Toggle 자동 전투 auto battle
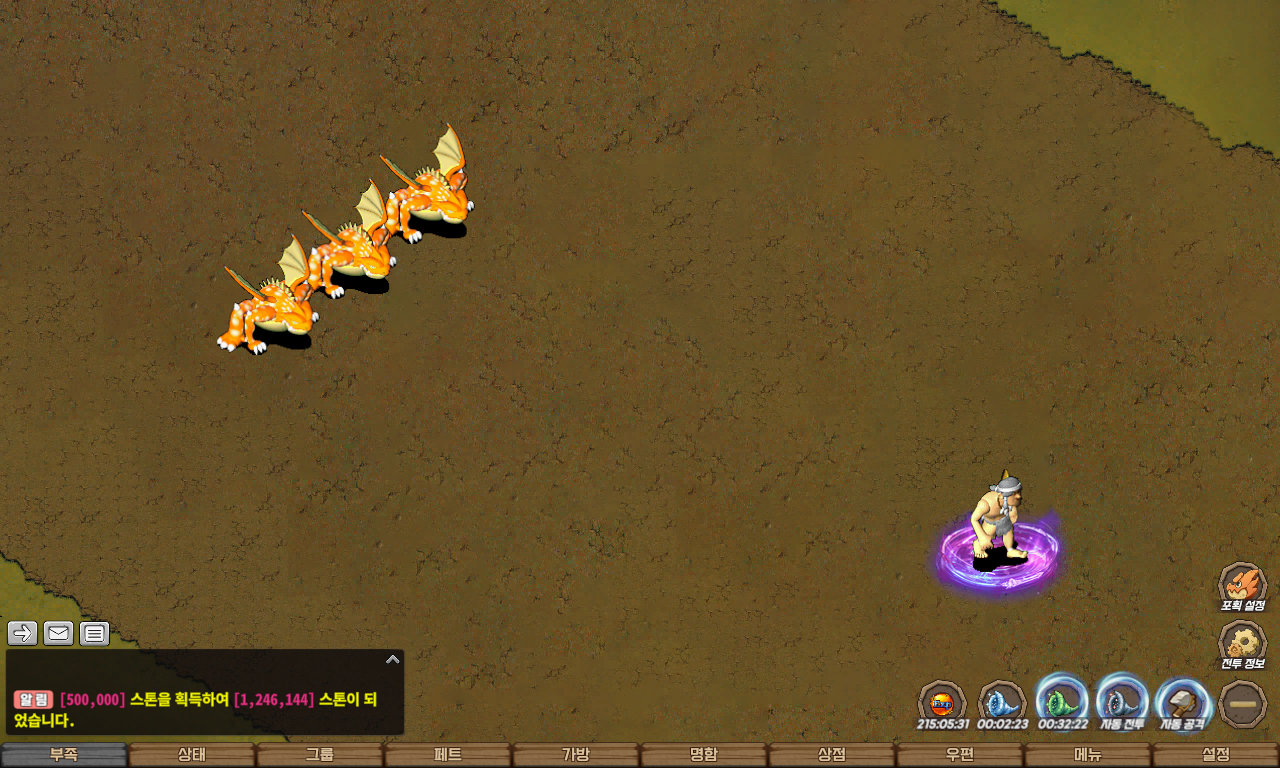This screenshot has width=1280, height=768. [x=1122, y=700]
